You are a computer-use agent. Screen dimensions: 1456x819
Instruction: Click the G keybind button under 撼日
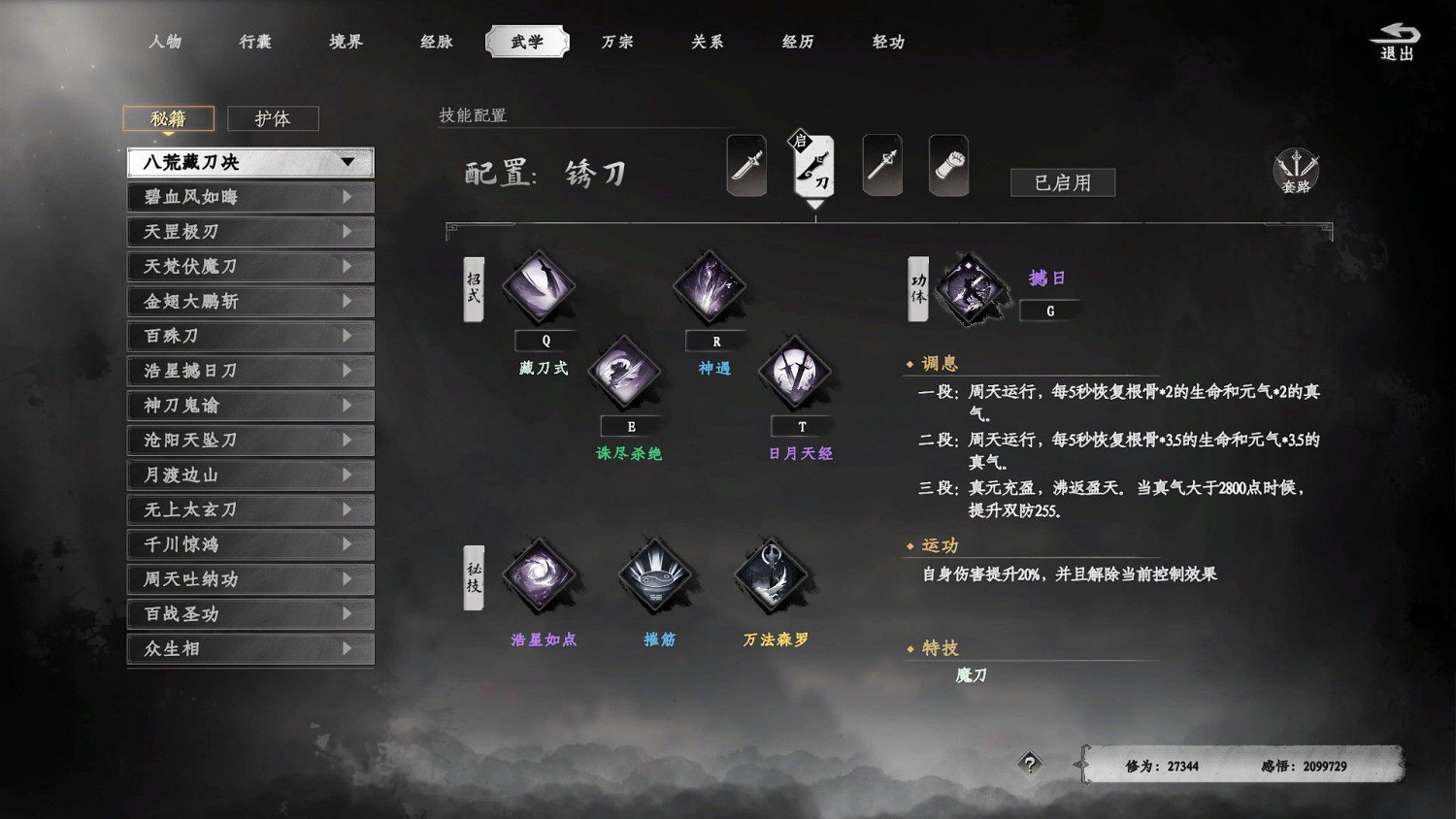1050,311
